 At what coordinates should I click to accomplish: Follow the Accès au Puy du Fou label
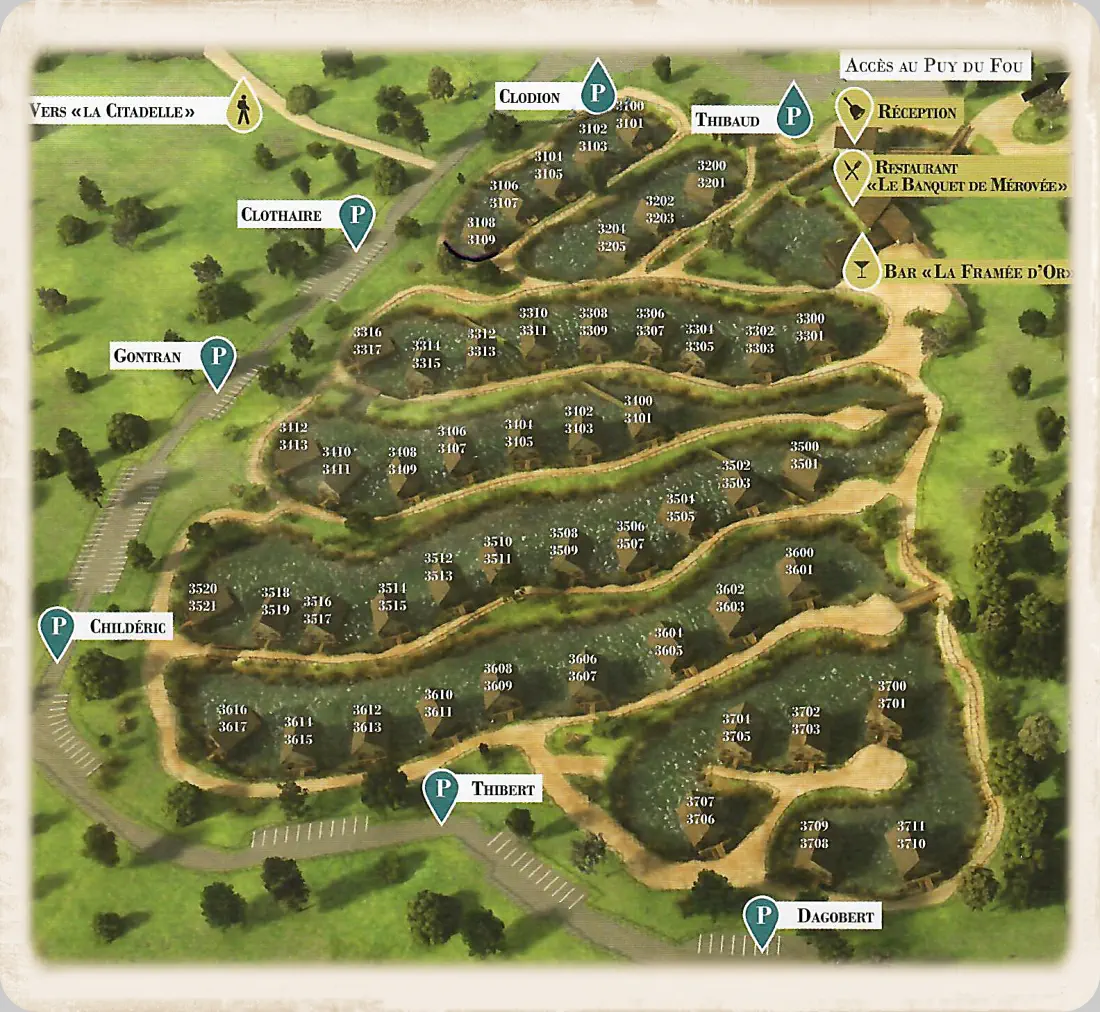pos(933,66)
